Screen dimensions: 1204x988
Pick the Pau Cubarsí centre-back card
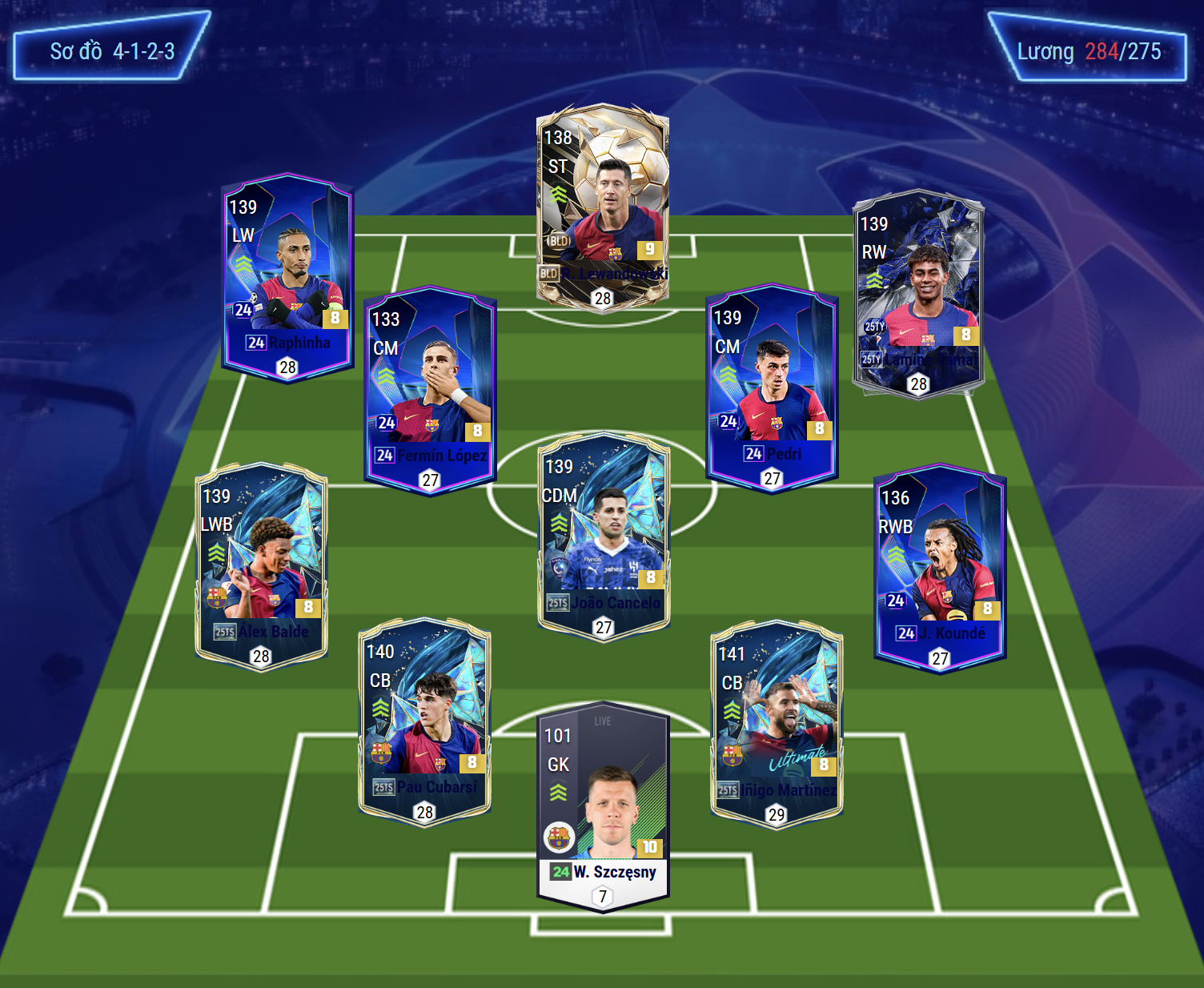coord(424,722)
